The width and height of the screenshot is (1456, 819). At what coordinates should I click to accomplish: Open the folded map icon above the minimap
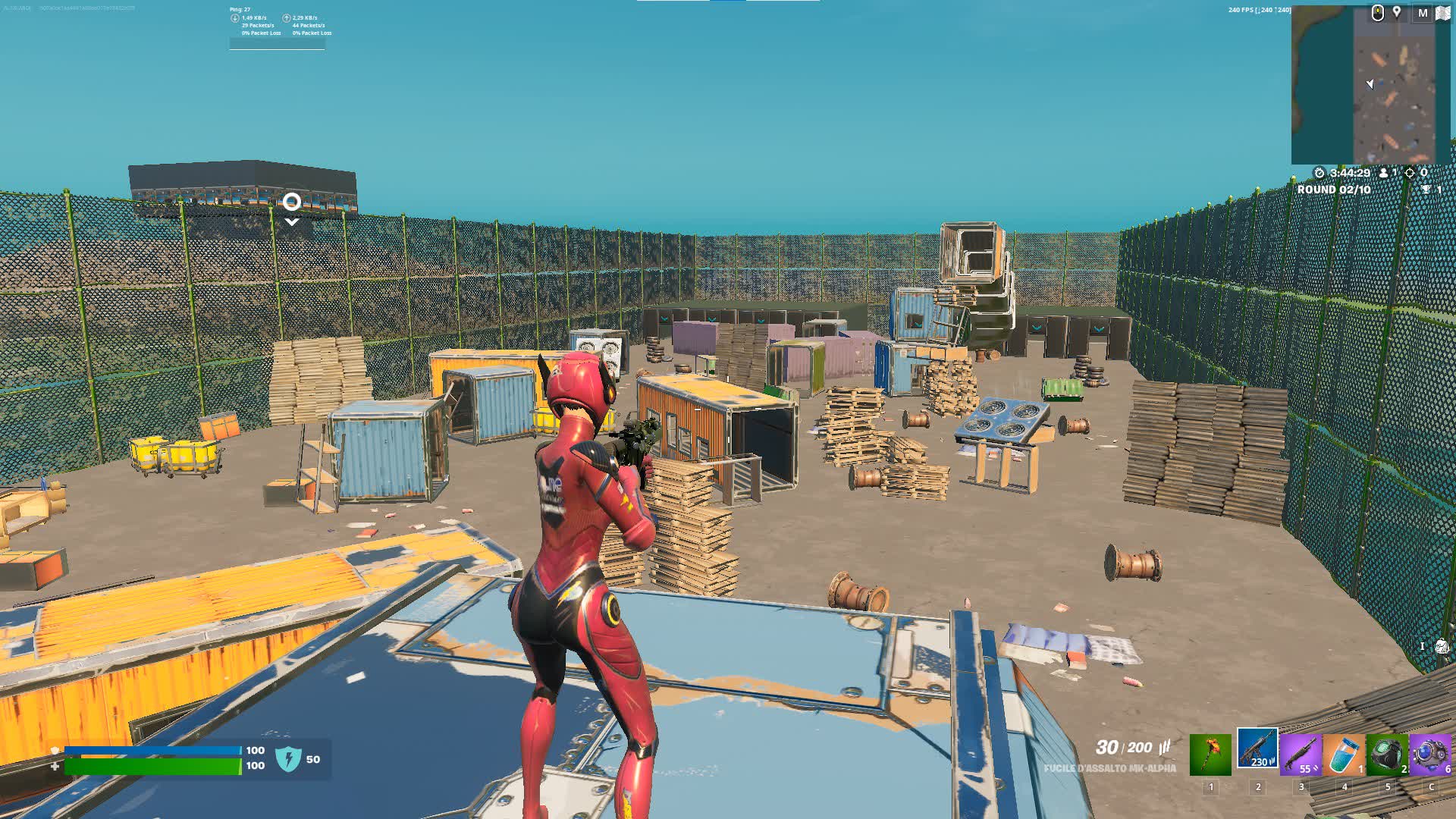click(1443, 14)
